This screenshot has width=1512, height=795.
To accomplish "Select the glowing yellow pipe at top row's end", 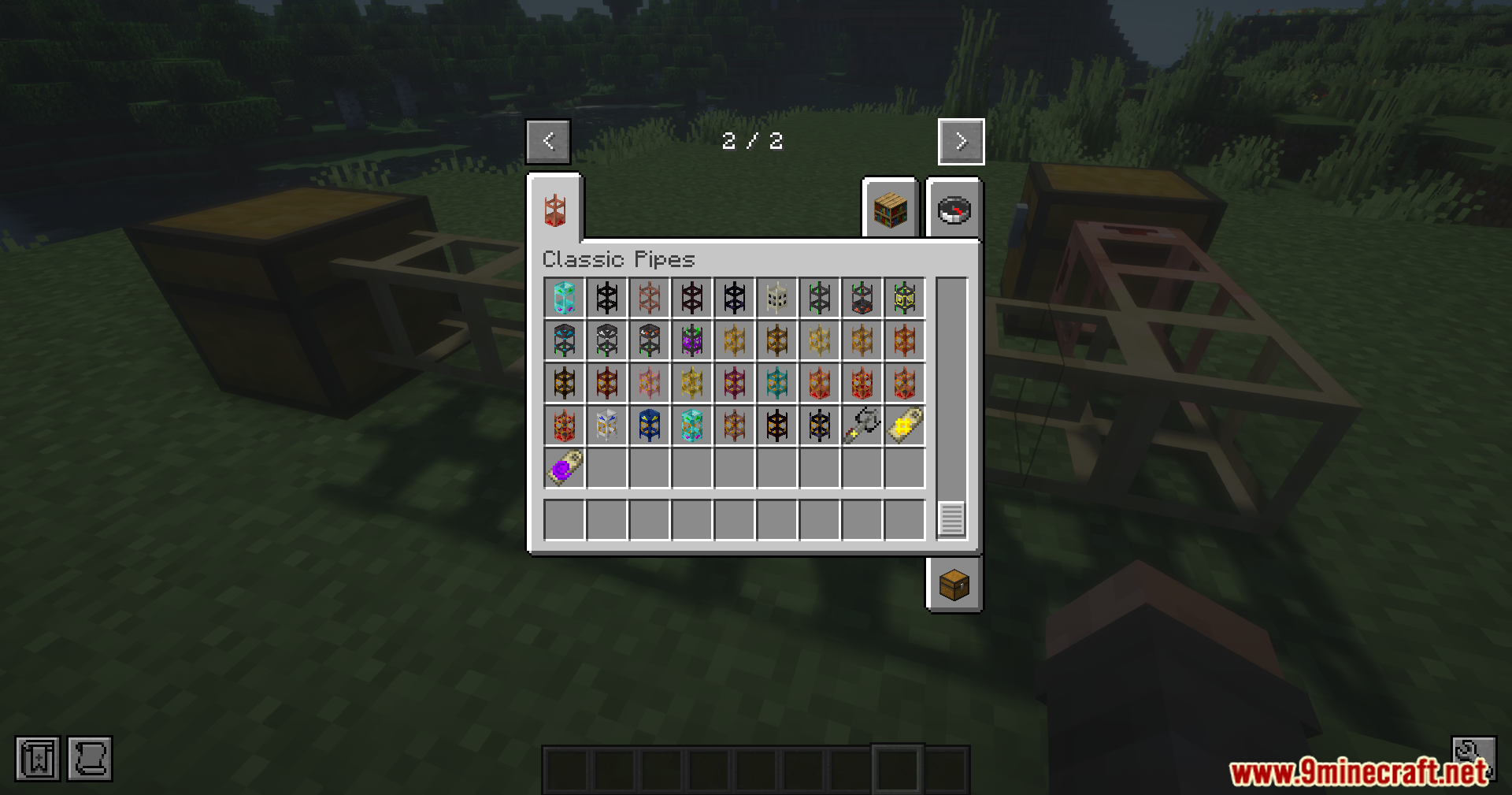I will pyautogui.click(x=904, y=298).
